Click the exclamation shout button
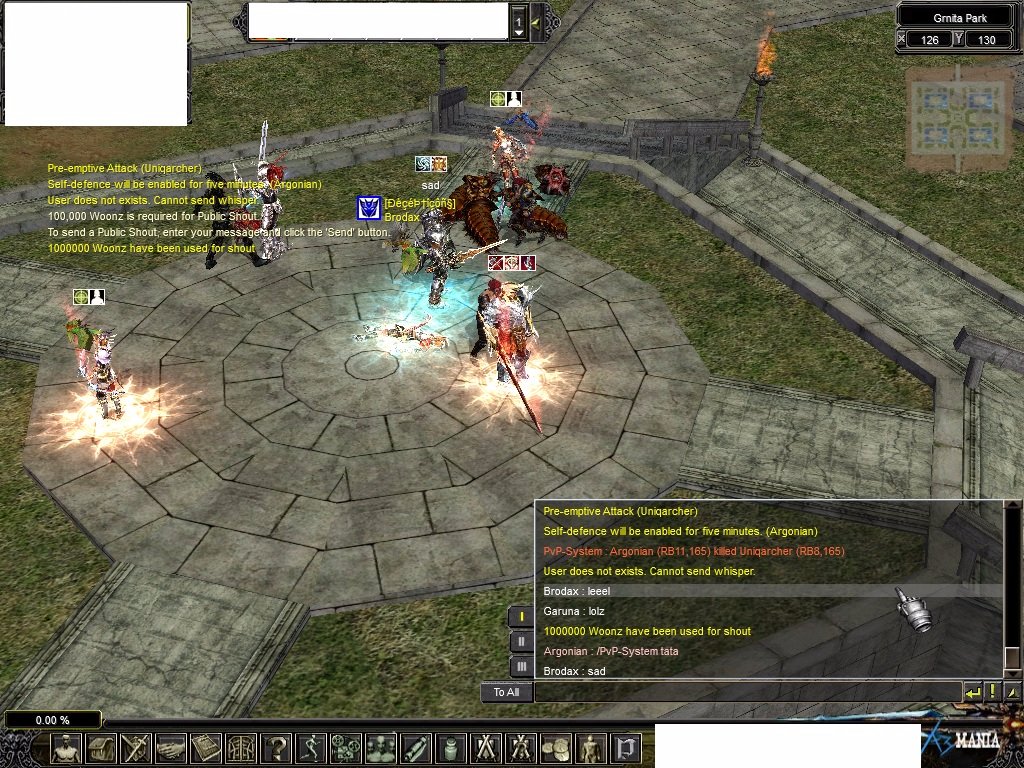This screenshot has width=1024, height=768. pyautogui.click(x=993, y=692)
